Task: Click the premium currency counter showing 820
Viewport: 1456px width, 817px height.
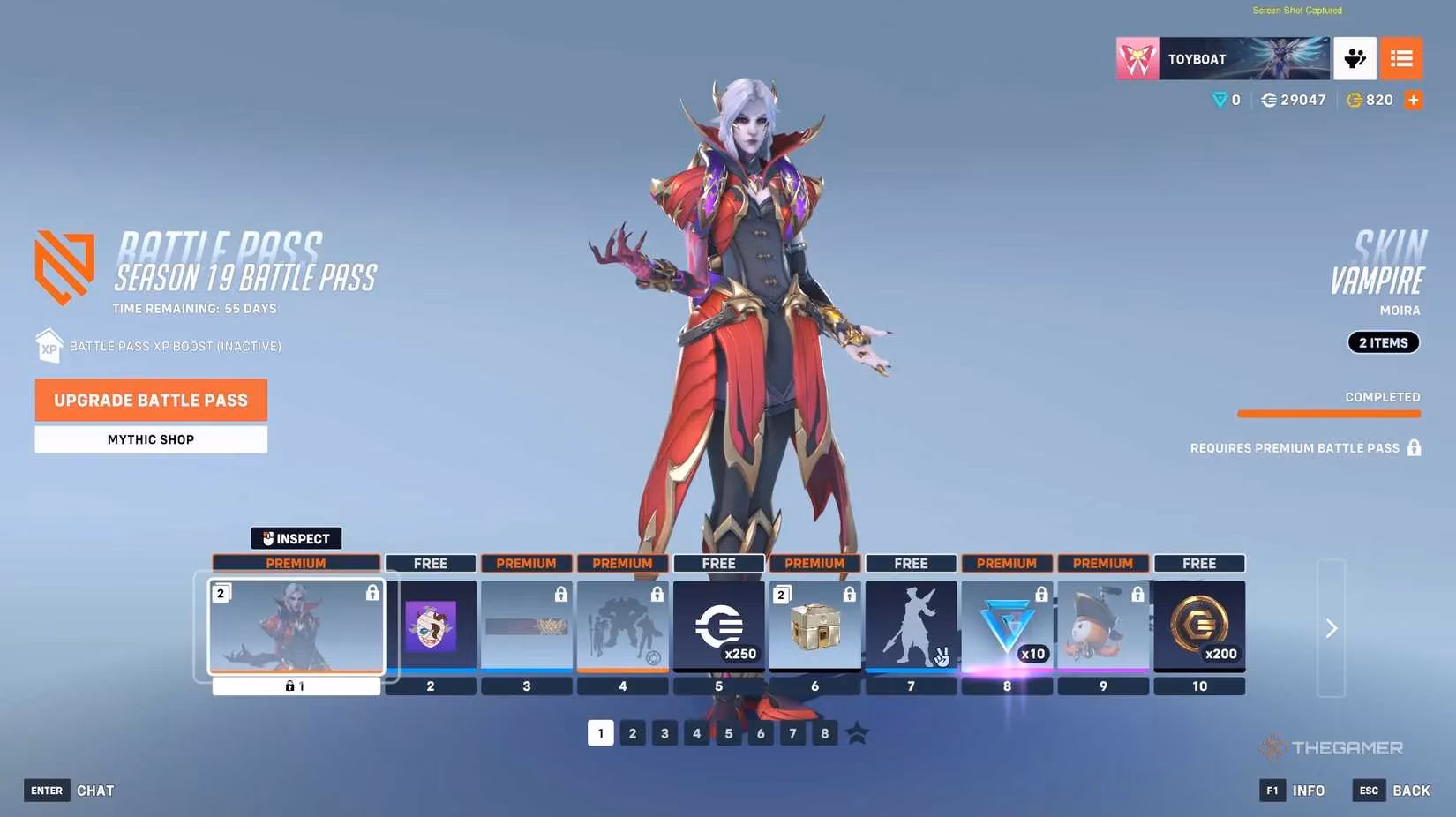Action: [x=1370, y=100]
